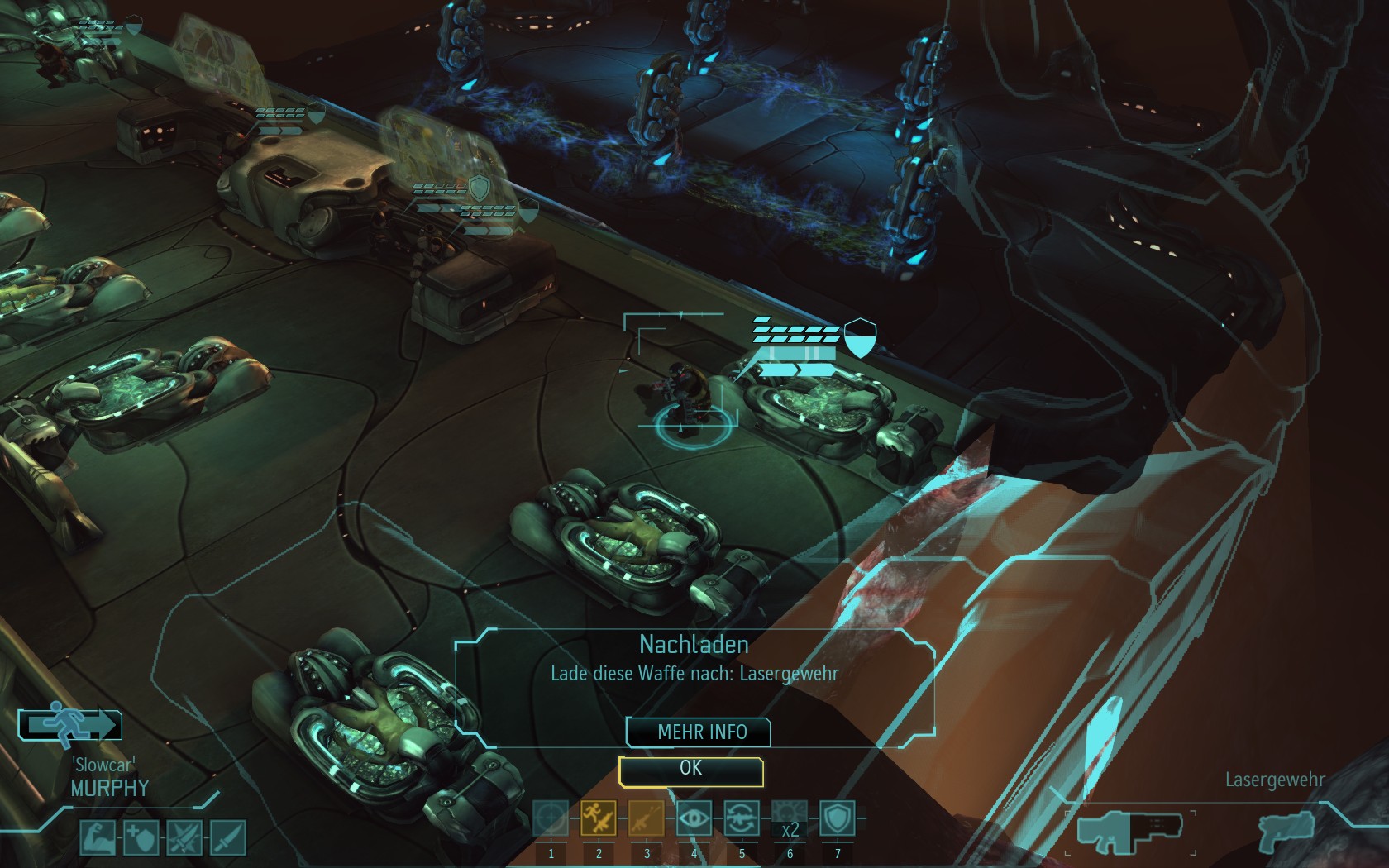Inspect the flexed arm perk icon
1389x868 pixels.
pyautogui.click(x=98, y=838)
